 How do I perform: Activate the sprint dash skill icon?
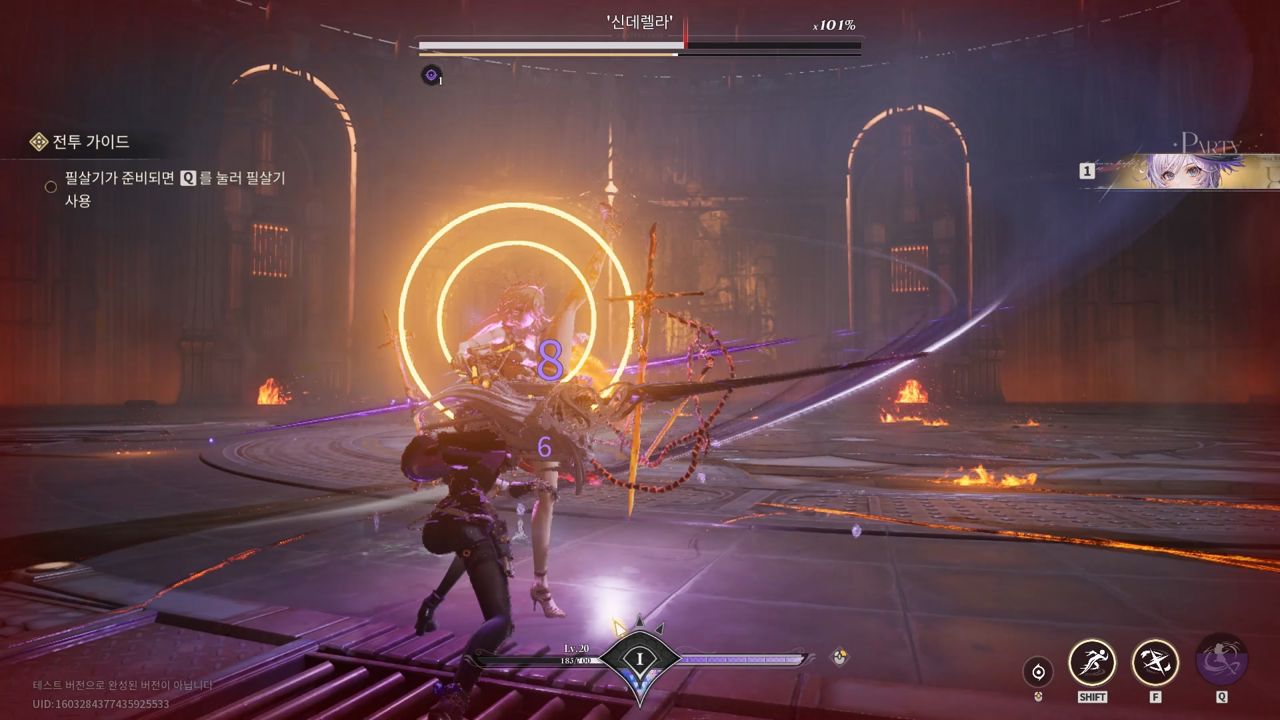(1092, 662)
